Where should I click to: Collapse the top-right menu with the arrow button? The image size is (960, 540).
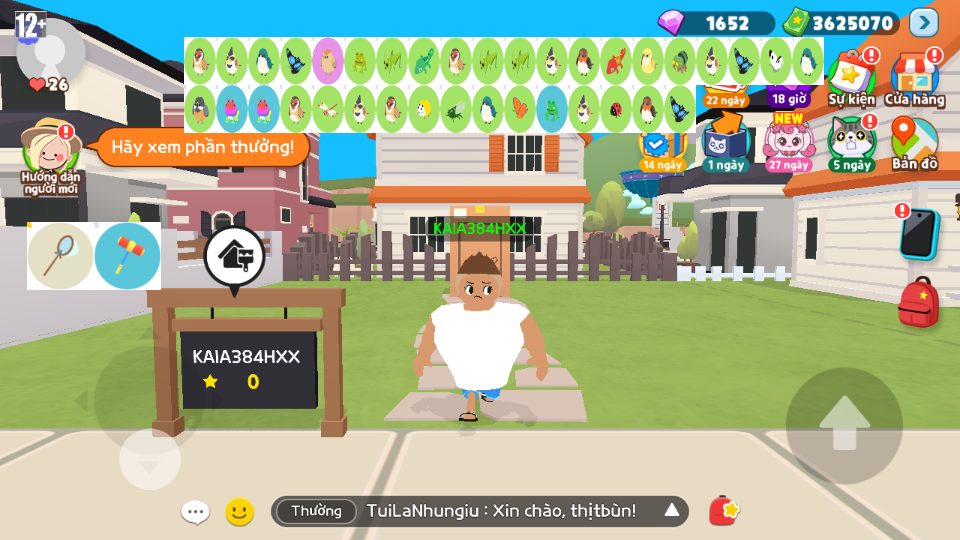coord(924,22)
